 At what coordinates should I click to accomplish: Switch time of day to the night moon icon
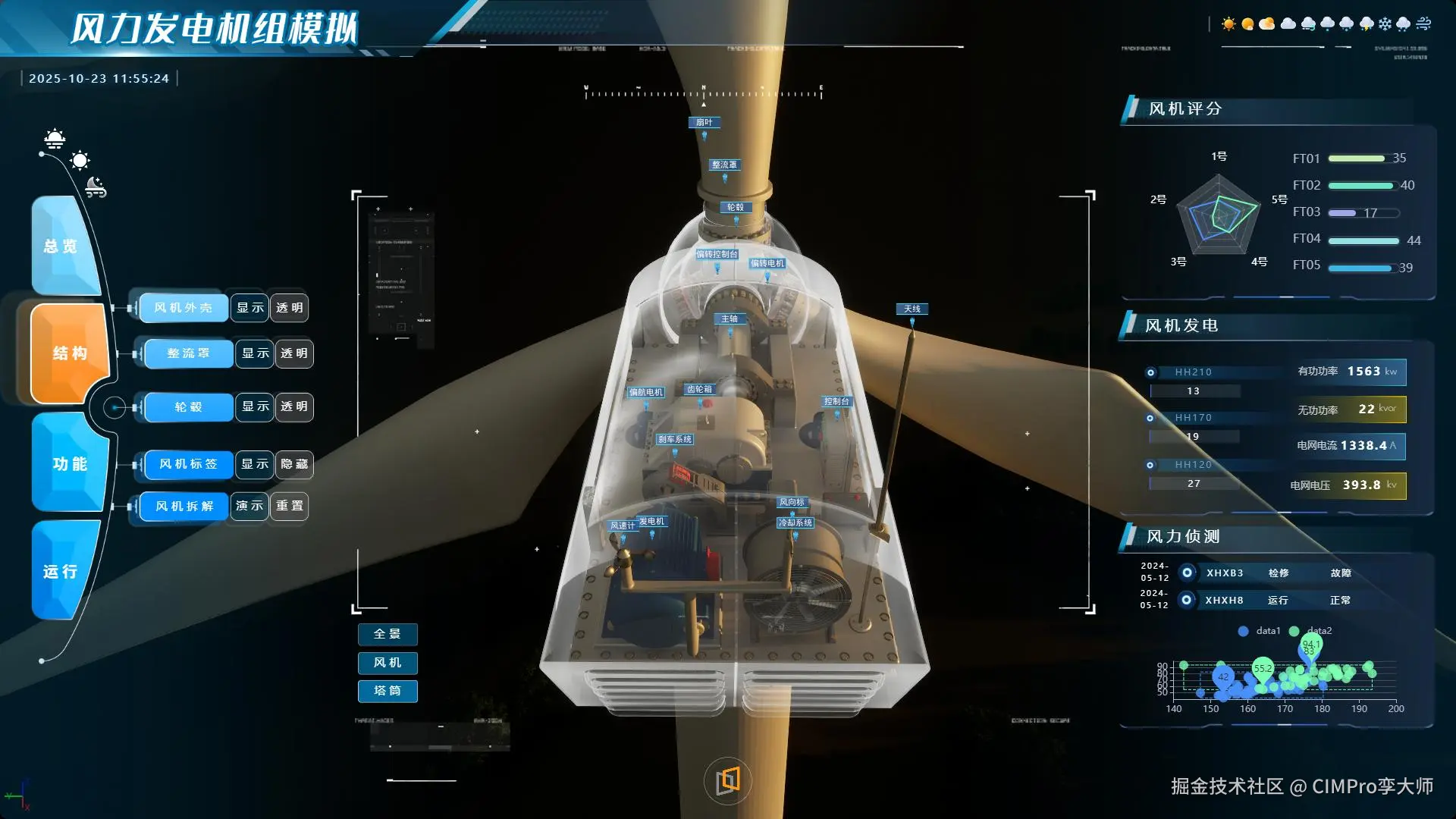coord(96,187)
